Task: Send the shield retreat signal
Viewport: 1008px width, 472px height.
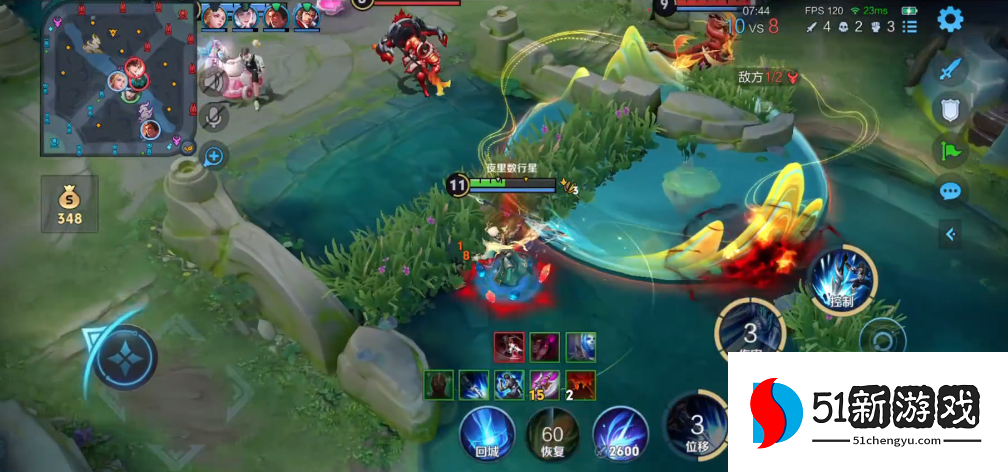Action: coord(950,109)
